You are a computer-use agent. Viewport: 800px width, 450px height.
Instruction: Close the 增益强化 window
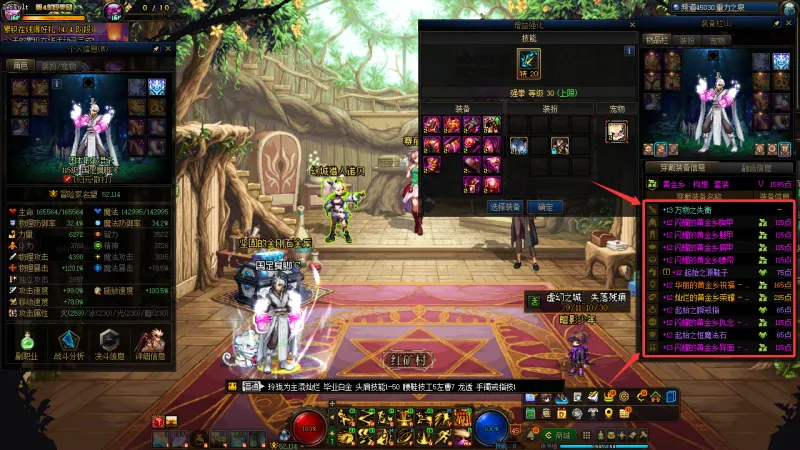point(632,23)
